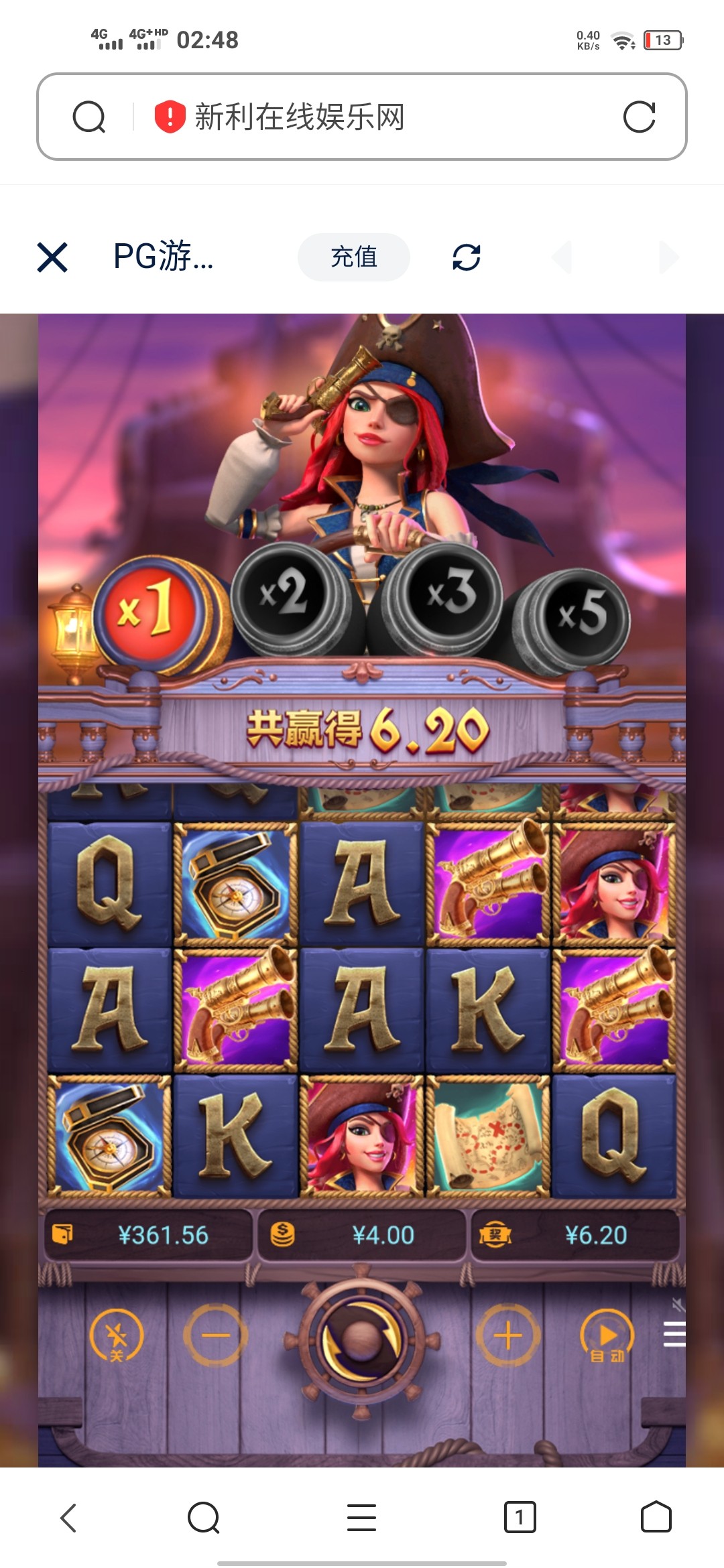This screenshot has width=724, height=1568.
Task: Start auto spin mode
Action: click(607, 1335)
